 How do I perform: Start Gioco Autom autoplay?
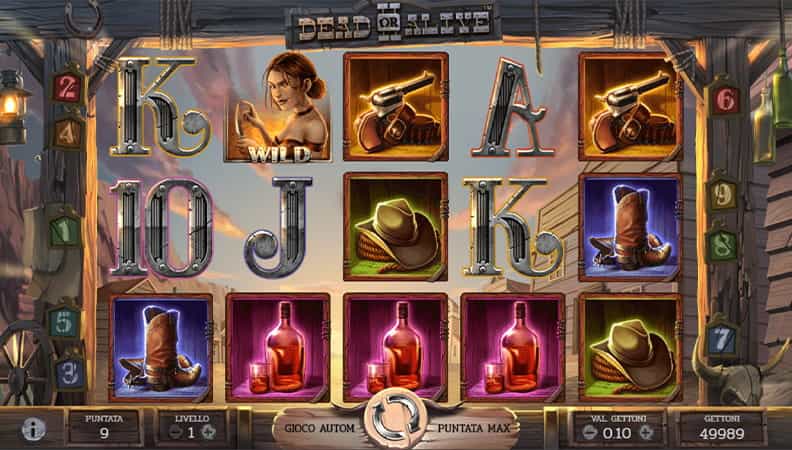pos(316,428)
